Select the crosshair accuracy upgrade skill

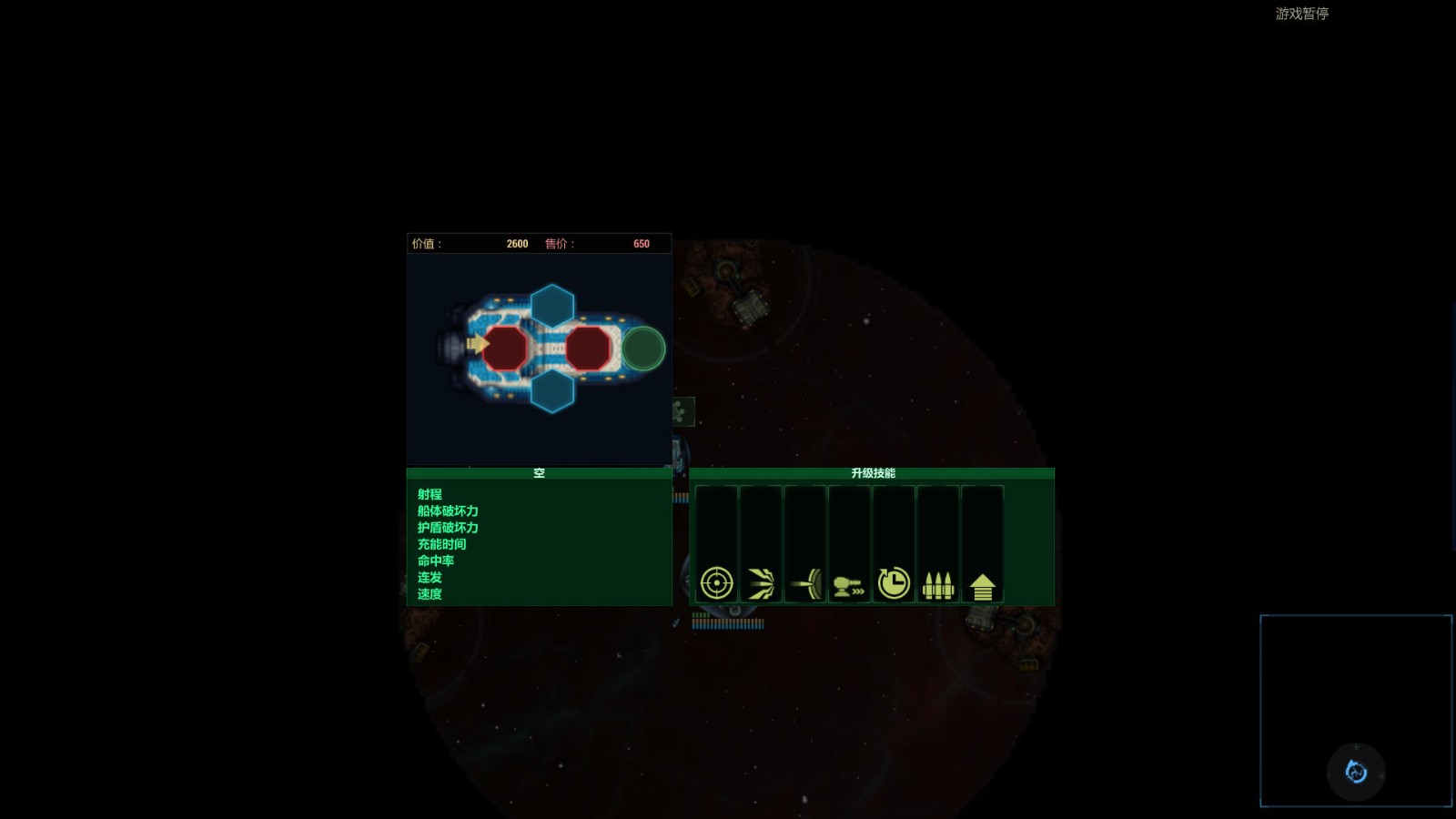(x=716, y=582)
